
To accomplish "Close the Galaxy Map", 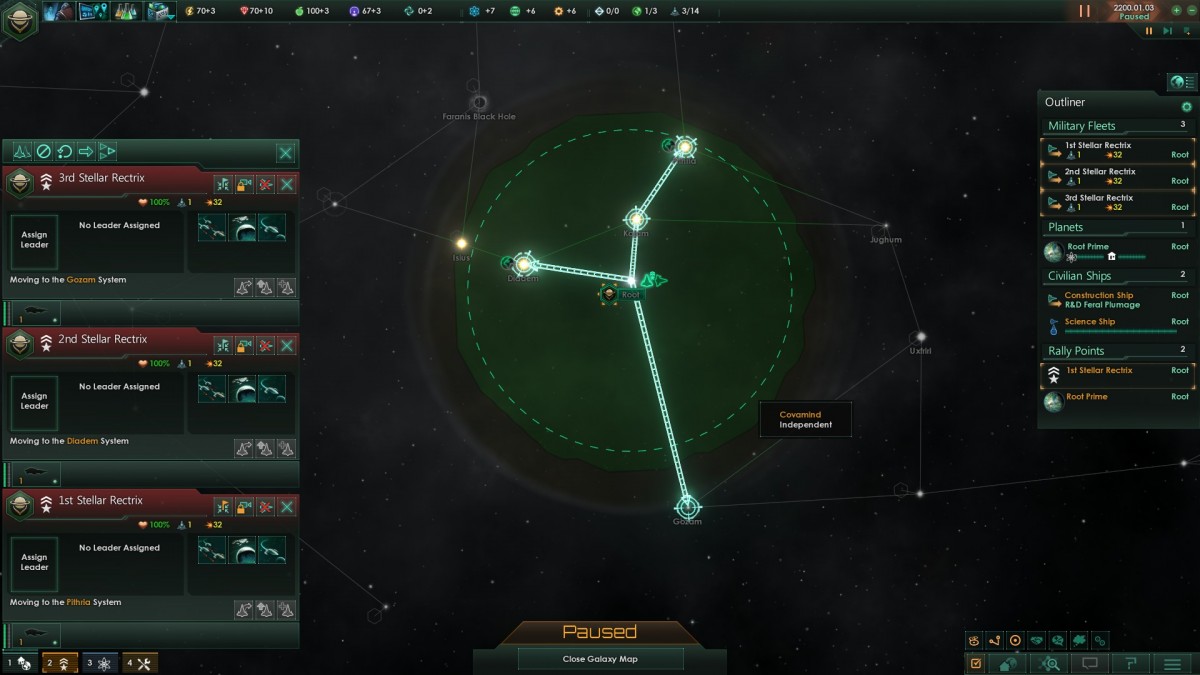I will click(x=600, y=659).
